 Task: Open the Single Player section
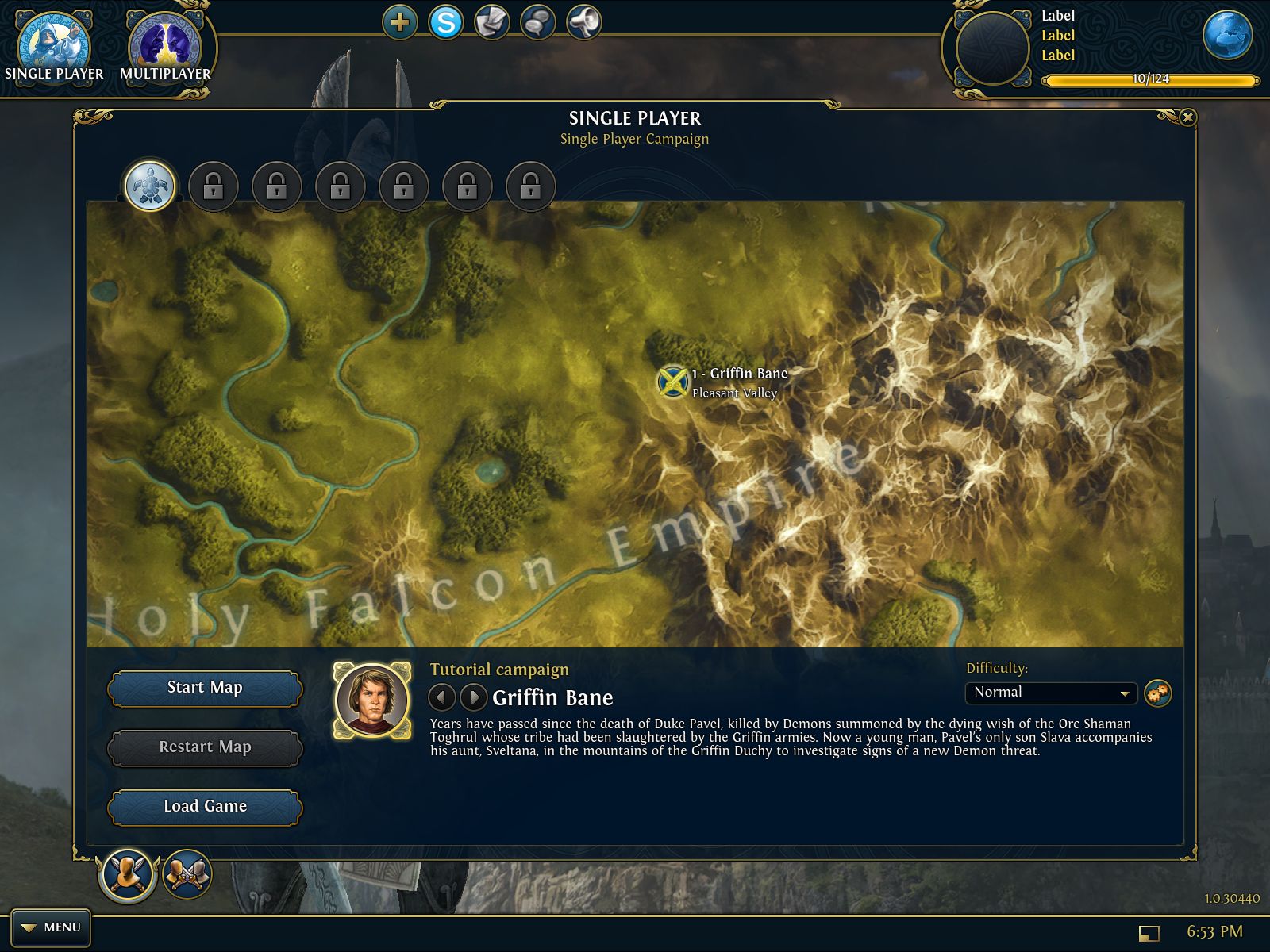click(x=54, y=48)
